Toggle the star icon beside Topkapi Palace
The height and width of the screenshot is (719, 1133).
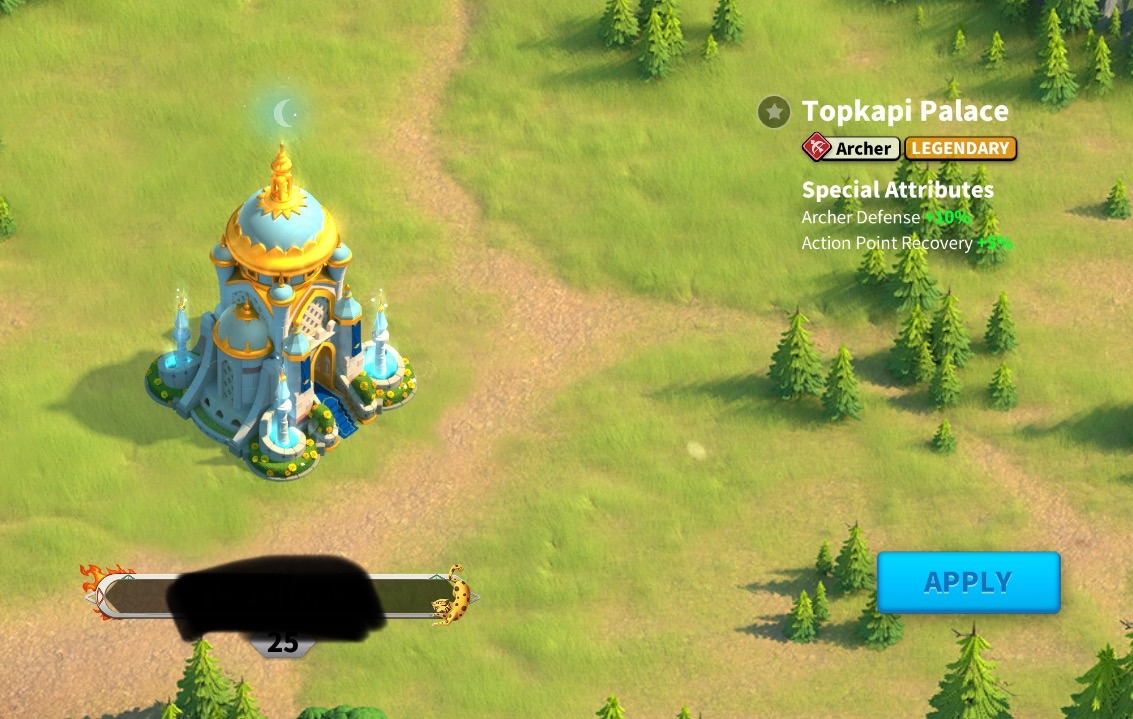pyautogui.click(x=774, y=112)
